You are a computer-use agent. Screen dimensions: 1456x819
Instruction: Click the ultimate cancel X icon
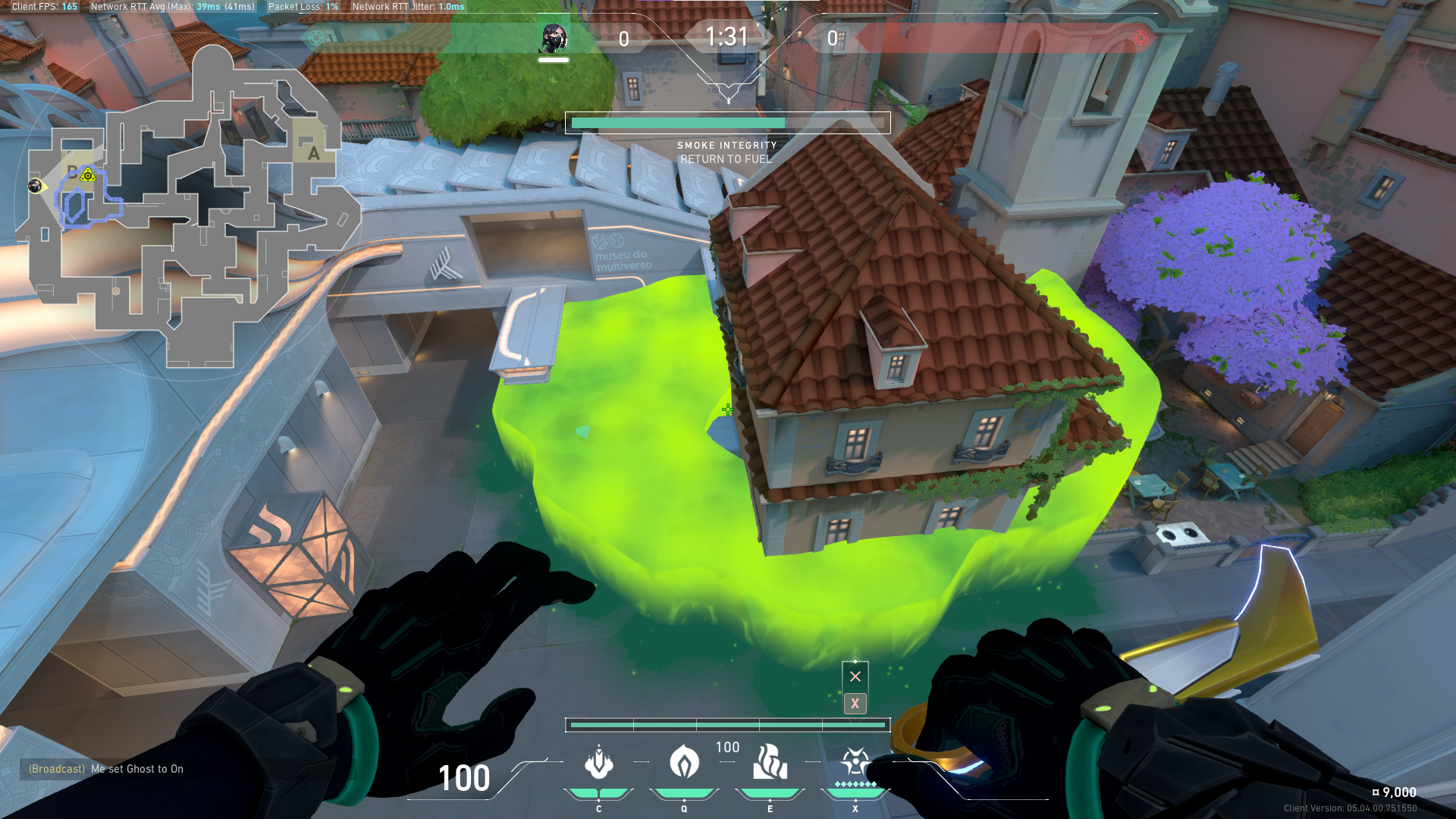click(855, 676)
